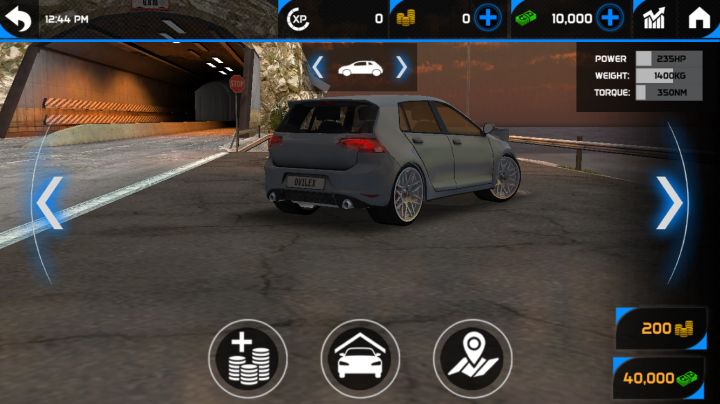Screen dimensions: 720x404
Task: Open the map location selector
Action: click(472, 359)
